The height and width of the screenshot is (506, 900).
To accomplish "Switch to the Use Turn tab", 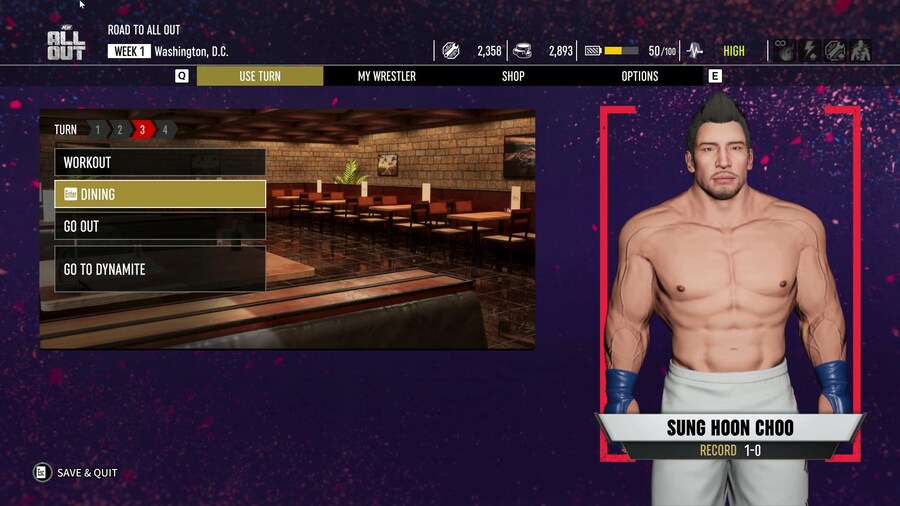I will tap(260, 76).
